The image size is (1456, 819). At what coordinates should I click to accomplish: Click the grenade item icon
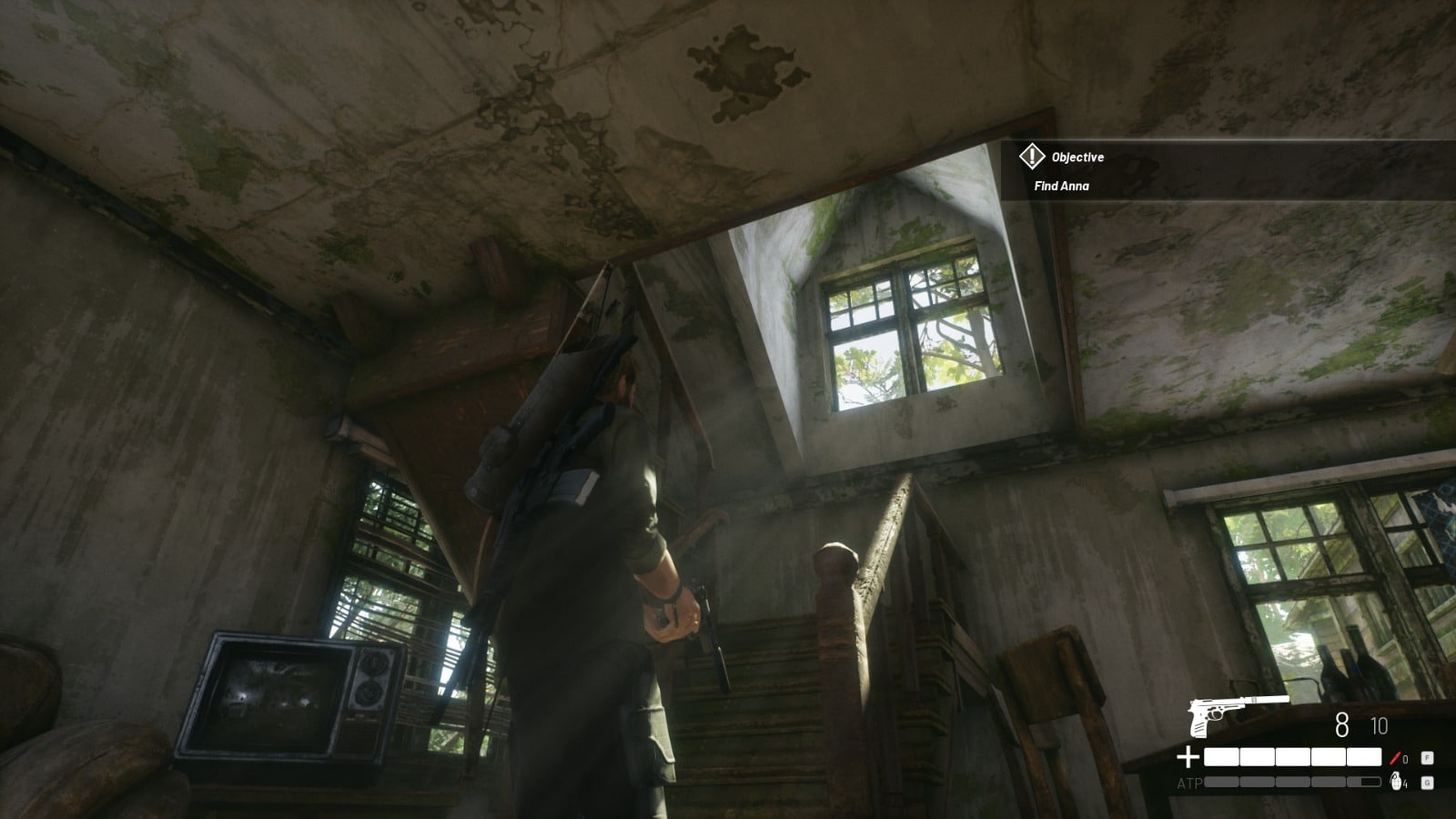click(1396, 781)
